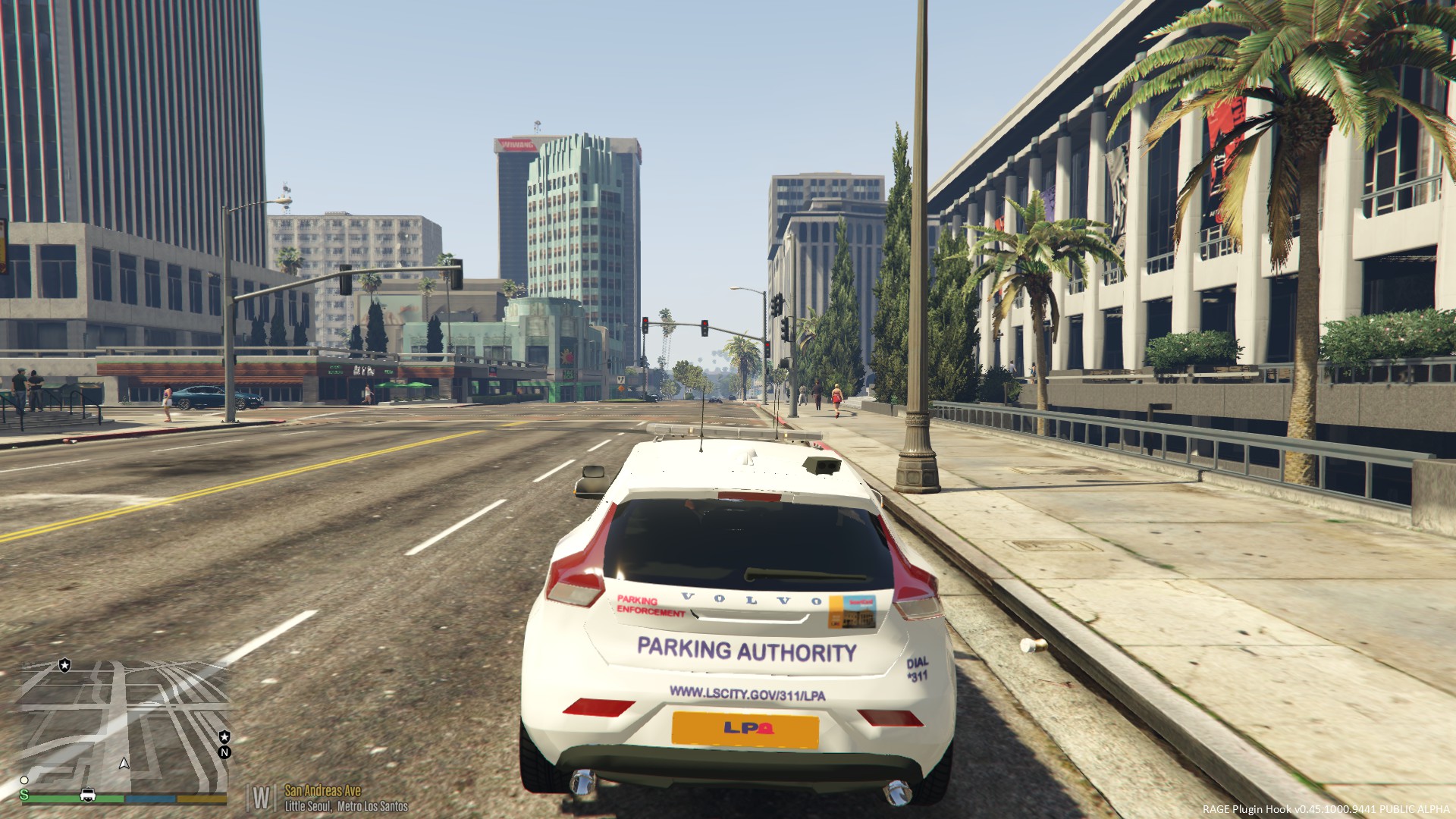This screenshot has width=1456, height=819.
Task: Select the green S blip on minimap
Action: [x=24, y=795]
